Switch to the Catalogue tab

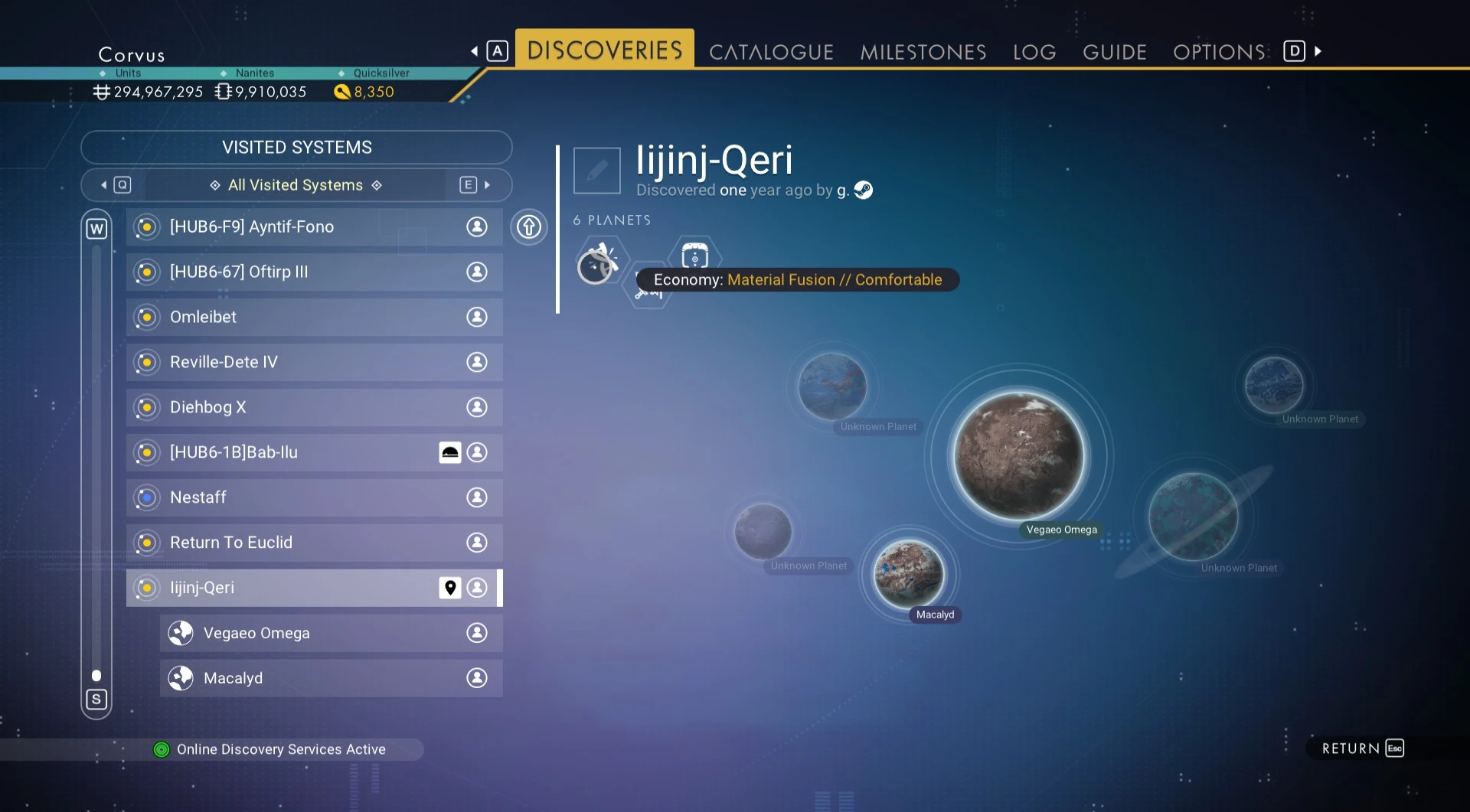pos(770,52)
